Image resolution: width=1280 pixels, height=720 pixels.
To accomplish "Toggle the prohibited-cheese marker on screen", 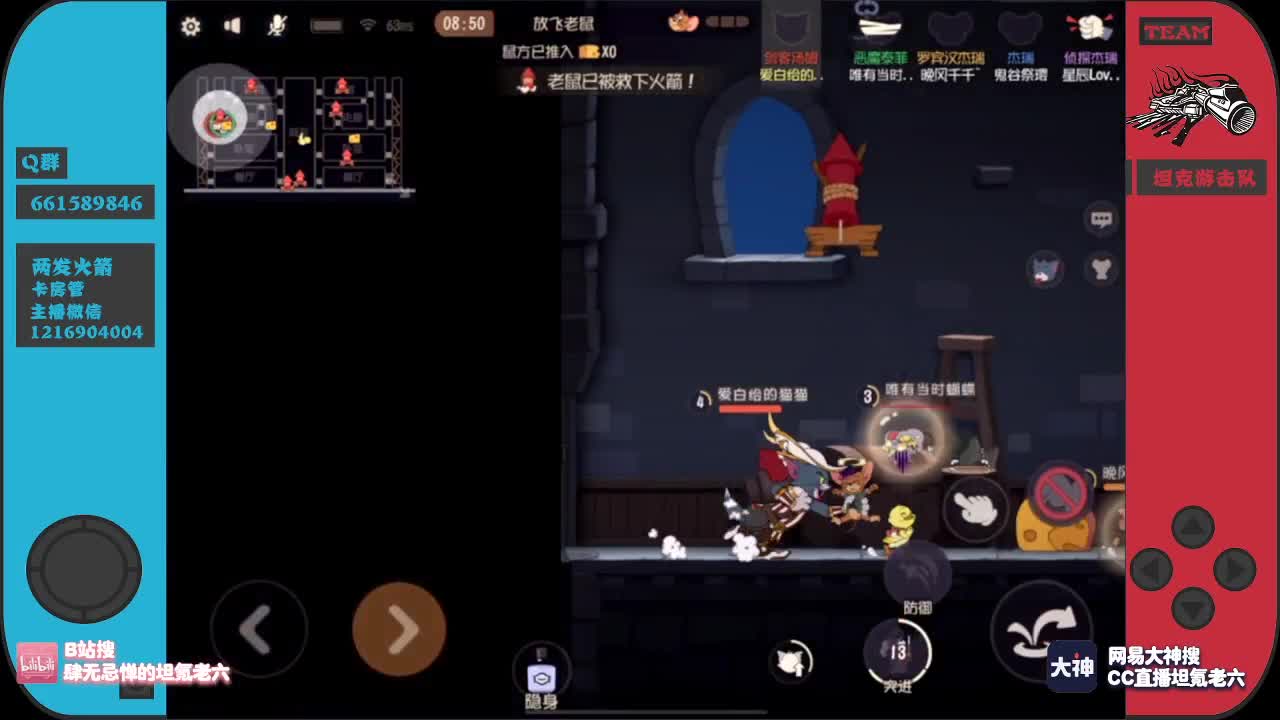I will pos(1060,493).
